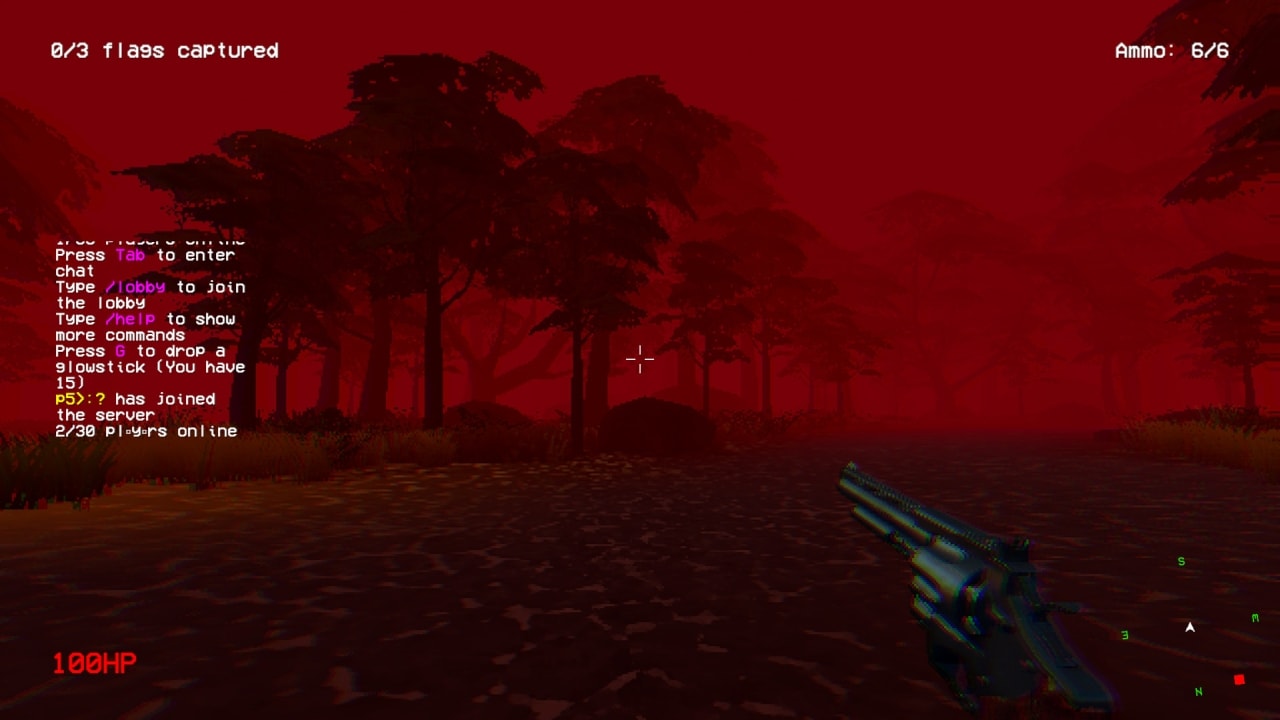Click the 0/3 flags captured counter
The height and width of the screenshot is (720, 1280).
pyautogui.click(x=164, y=50)
